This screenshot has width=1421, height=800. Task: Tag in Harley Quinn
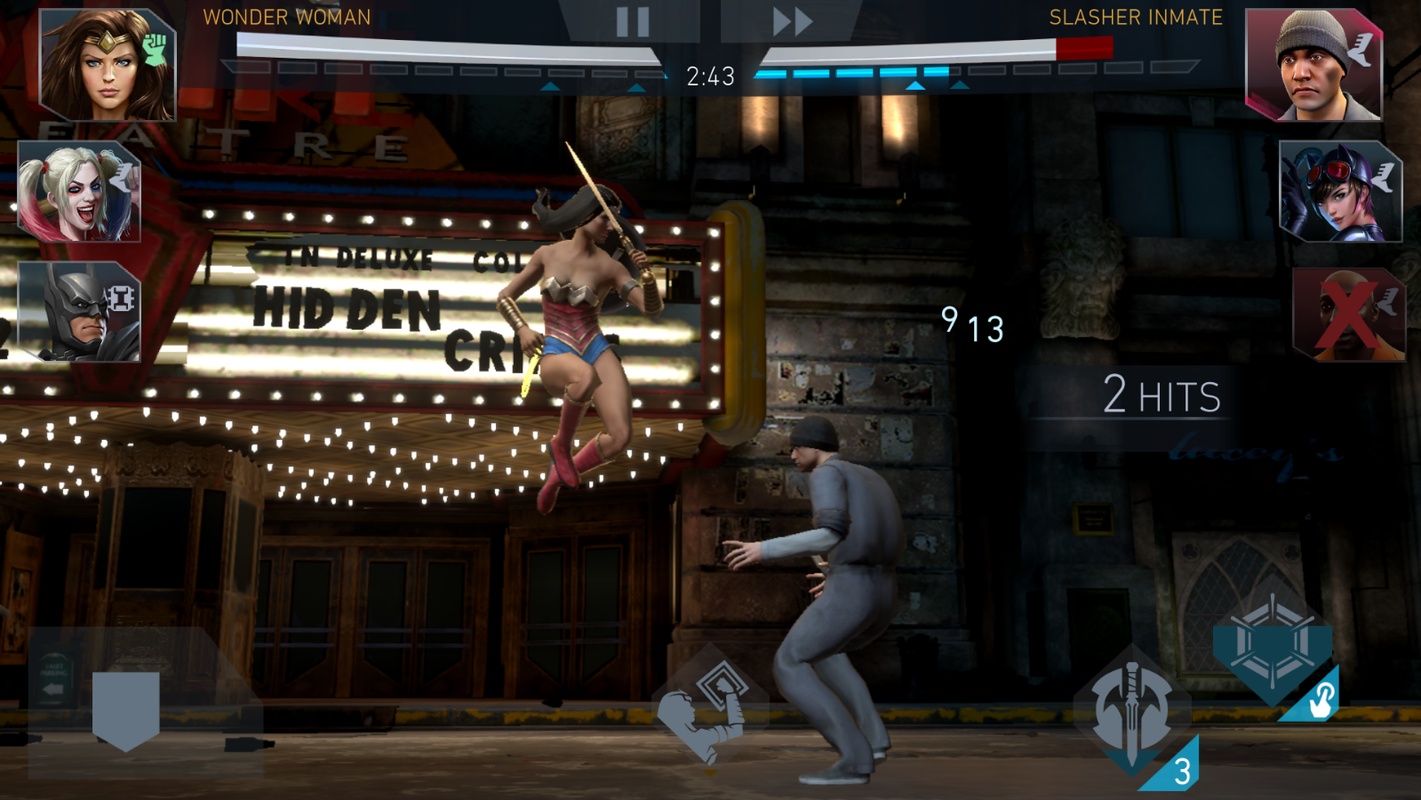click(x=79, y=191)
